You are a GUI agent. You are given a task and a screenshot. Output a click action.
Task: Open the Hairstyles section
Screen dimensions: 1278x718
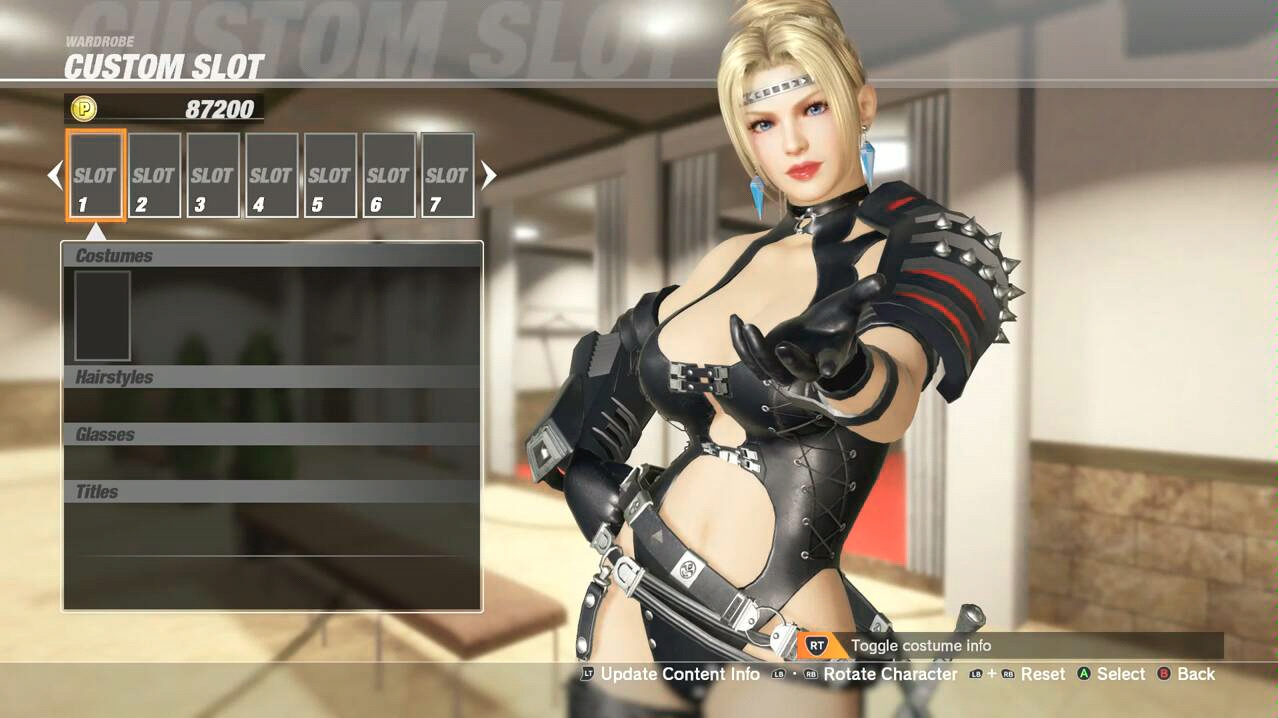click(x=272, y=377)
